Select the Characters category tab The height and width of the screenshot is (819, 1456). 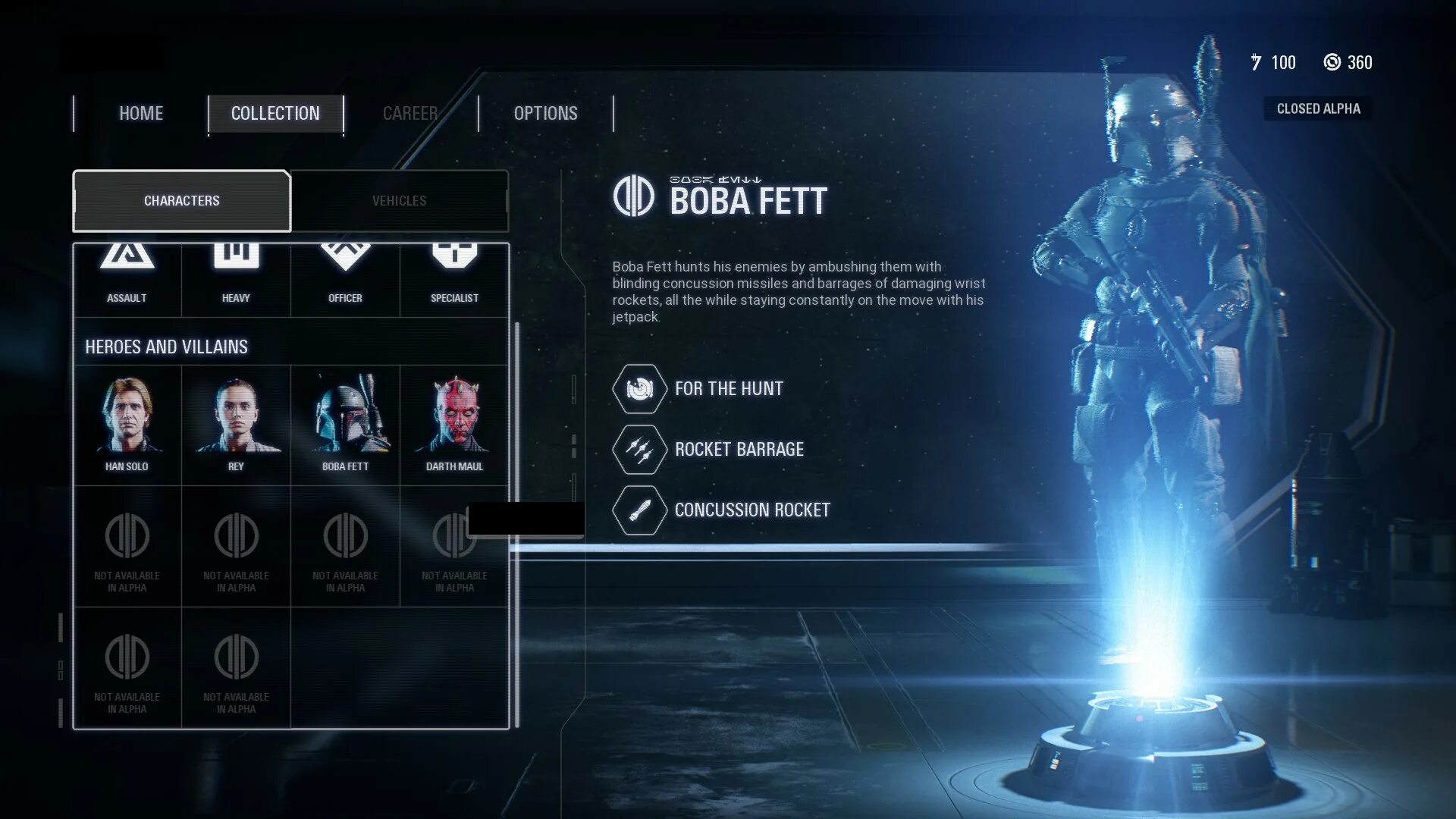[182, 201]
